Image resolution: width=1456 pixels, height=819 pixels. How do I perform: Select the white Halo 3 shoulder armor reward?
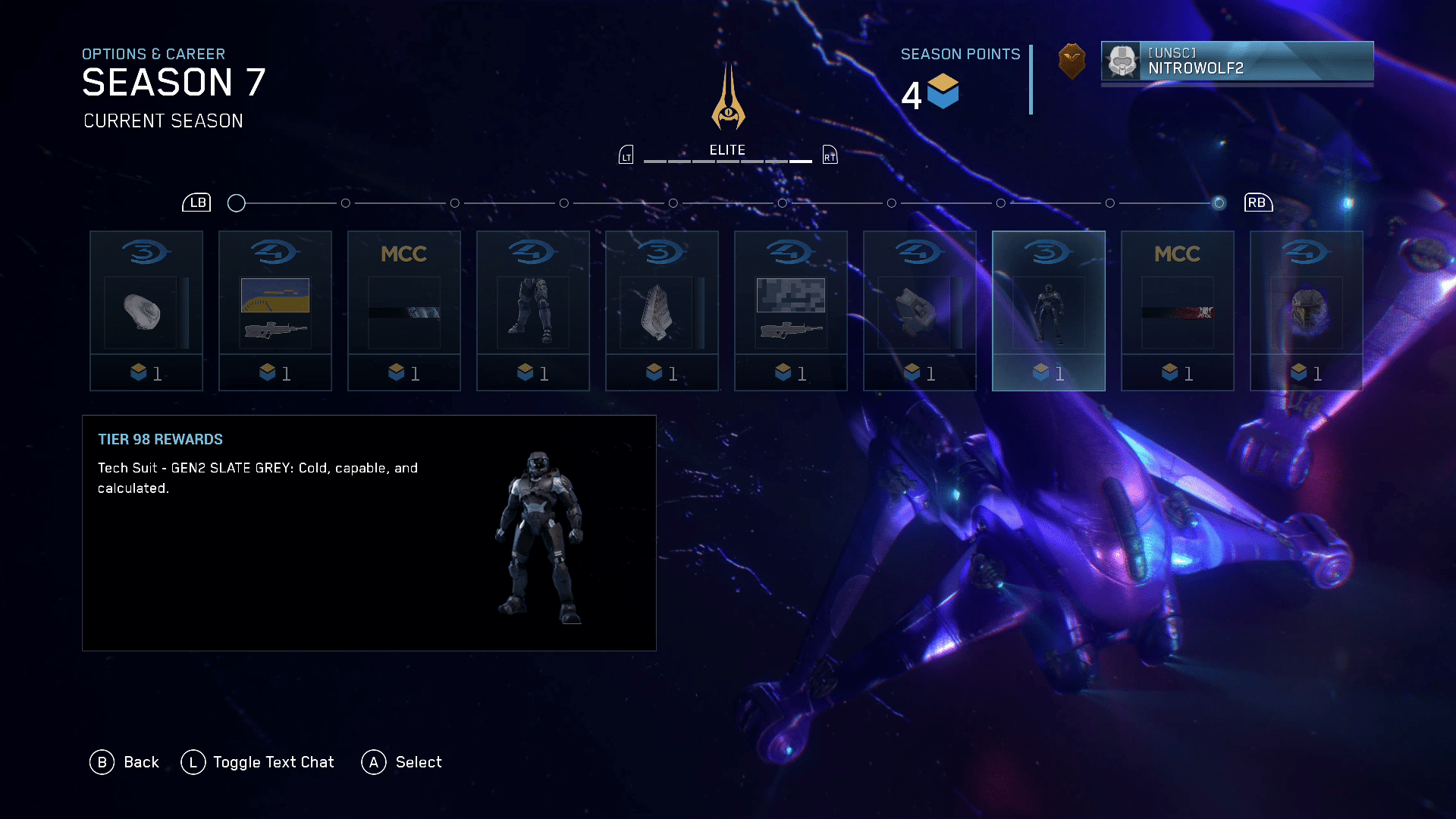[x=146, y=311]
